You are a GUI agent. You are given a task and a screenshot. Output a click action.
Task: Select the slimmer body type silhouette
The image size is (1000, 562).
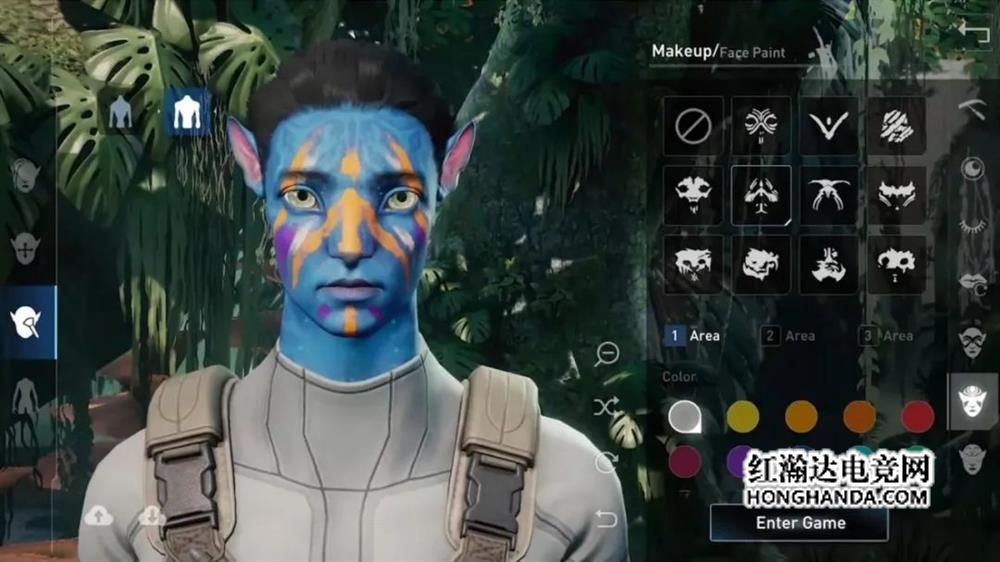click(x=121, y=113)
